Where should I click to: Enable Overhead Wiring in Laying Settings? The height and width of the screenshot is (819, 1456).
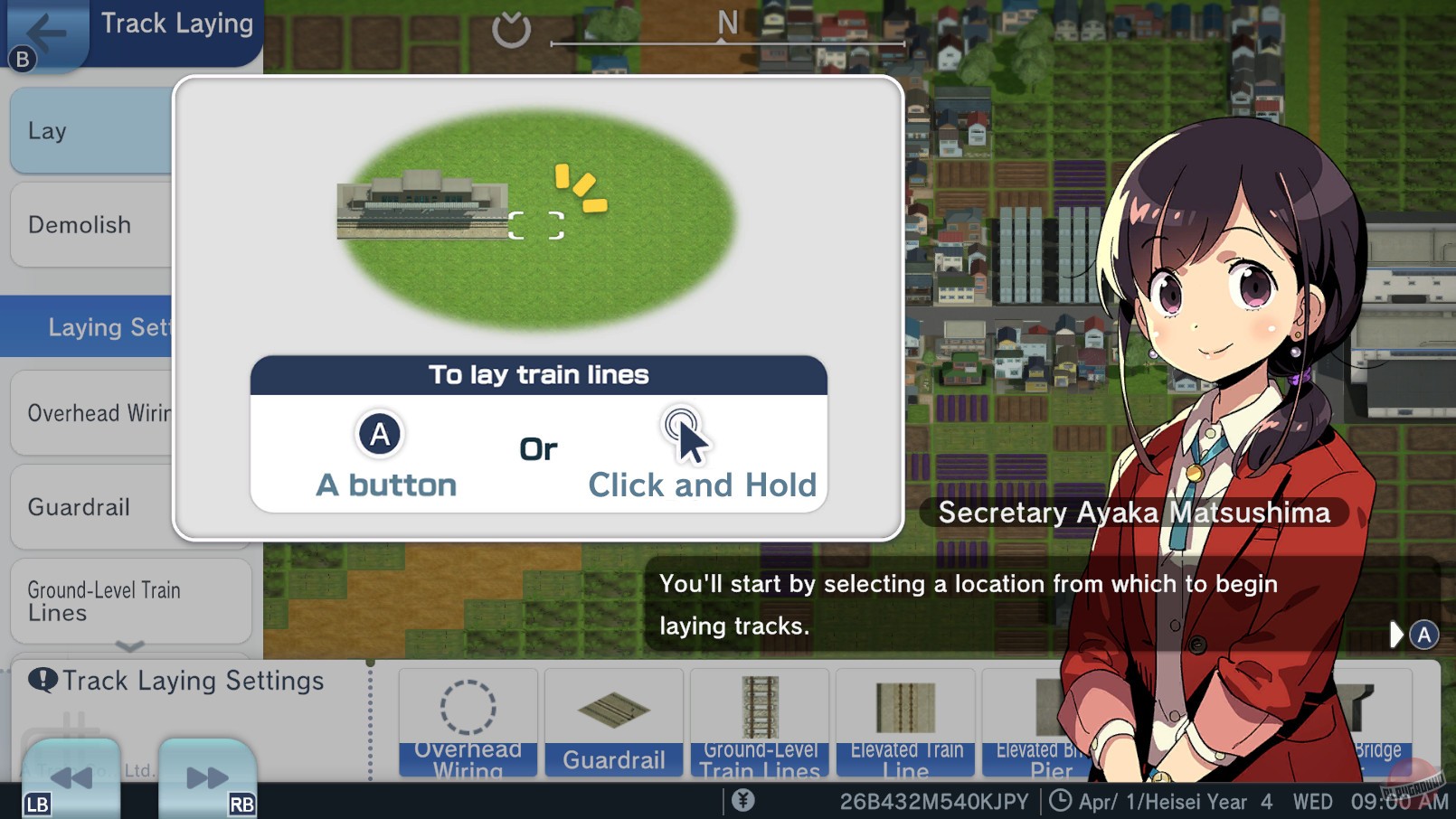pyautogui.click(x=99, y=412)
